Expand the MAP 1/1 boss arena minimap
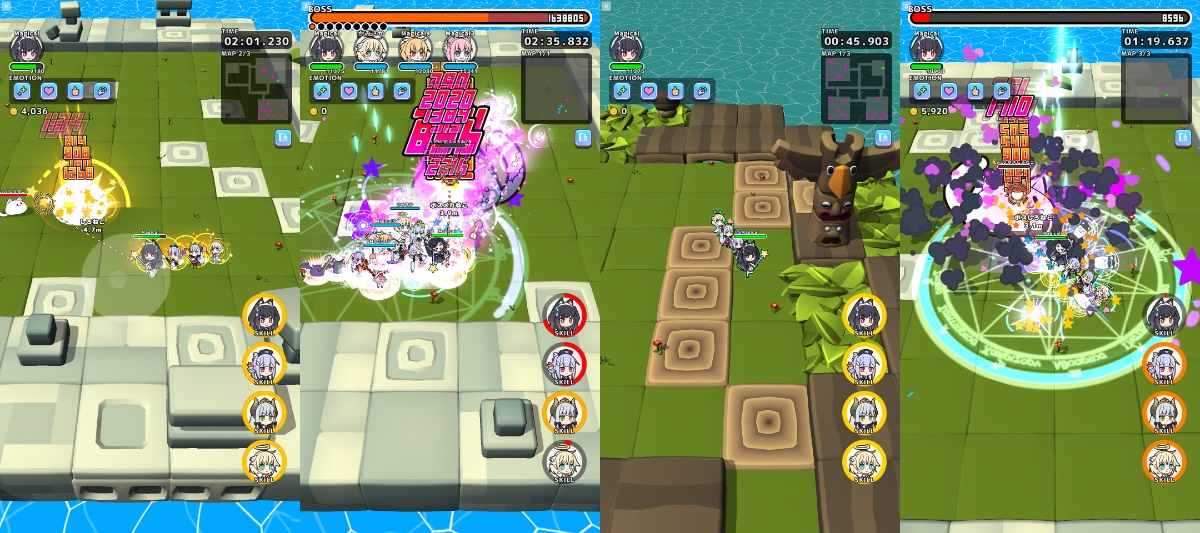 point(556,89)
